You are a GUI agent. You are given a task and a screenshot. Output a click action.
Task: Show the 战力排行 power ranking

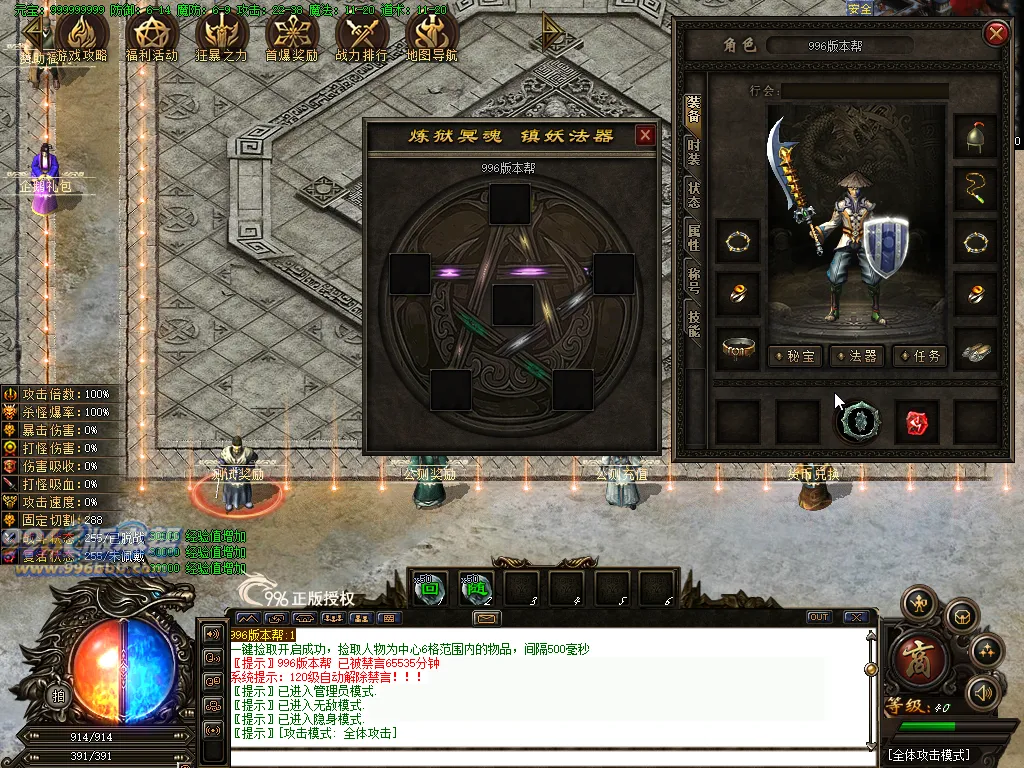pyautogui.click(x=362, y=38)
